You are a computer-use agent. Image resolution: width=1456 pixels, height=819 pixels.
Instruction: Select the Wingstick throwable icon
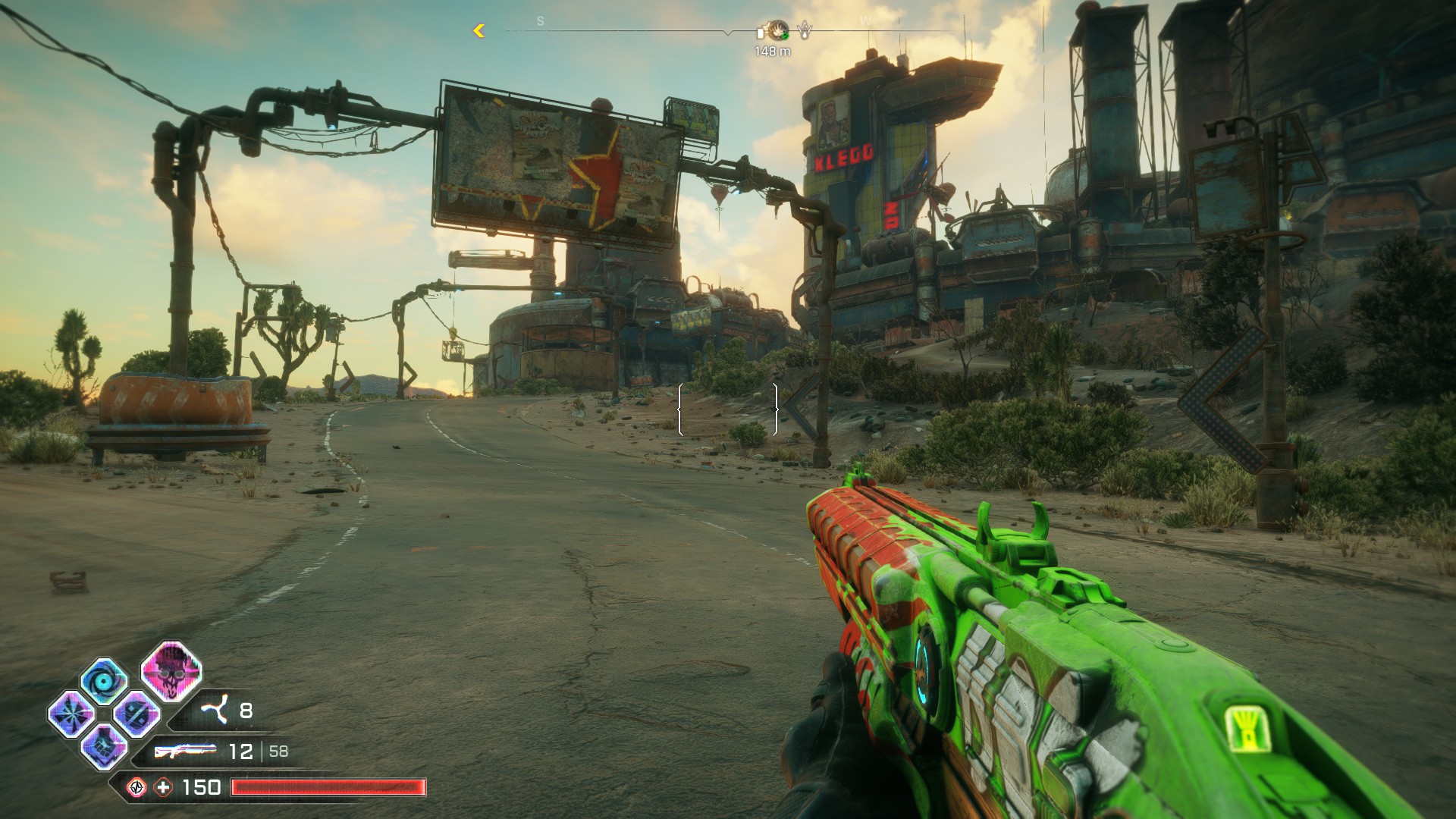point(215,711)
